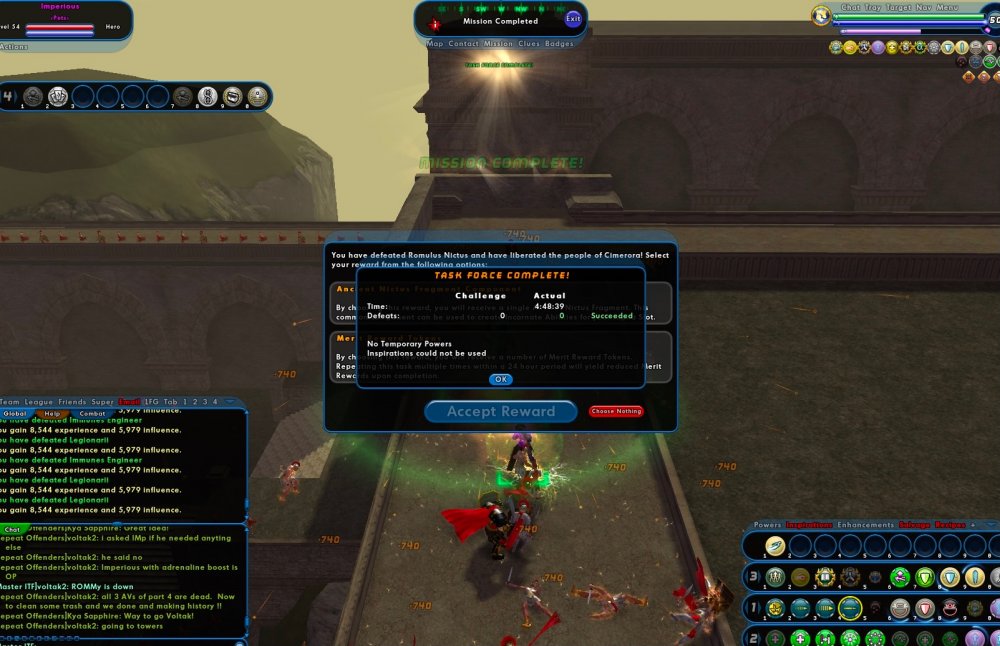Open the Recipes inventory
The image size is (1000, 646).
[x=949, y=525]
